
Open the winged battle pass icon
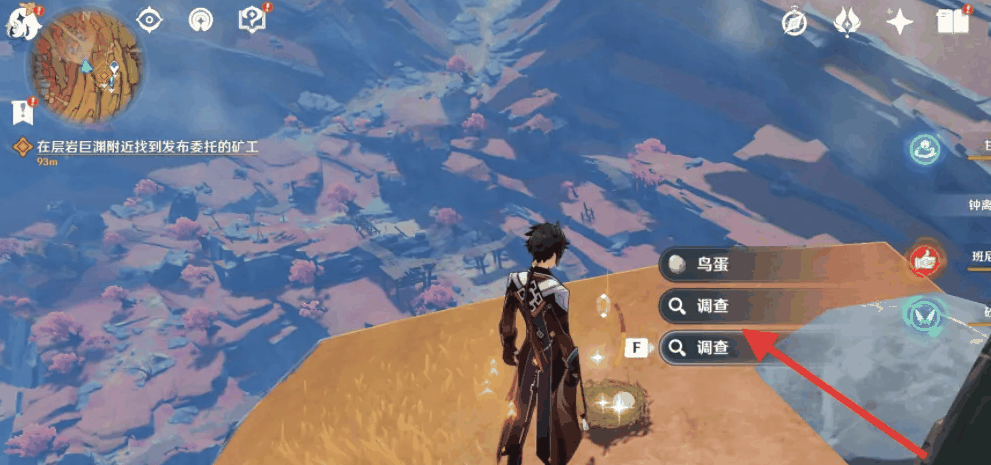pyautogui.click(x=846, y=22)
